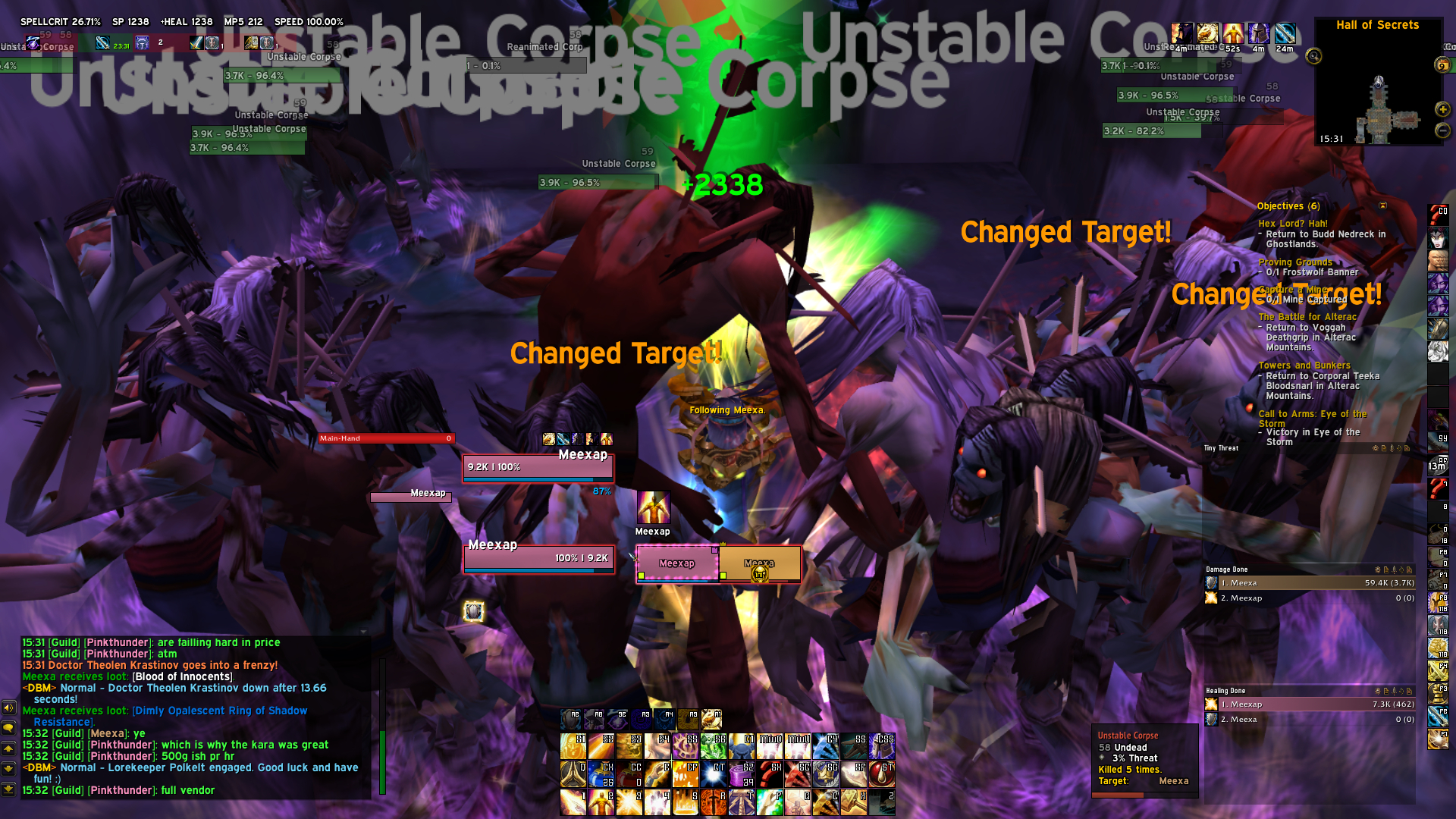Click the helmet buff icon with 4m
Screen dimensions: 1456x819
[1258, 34]
